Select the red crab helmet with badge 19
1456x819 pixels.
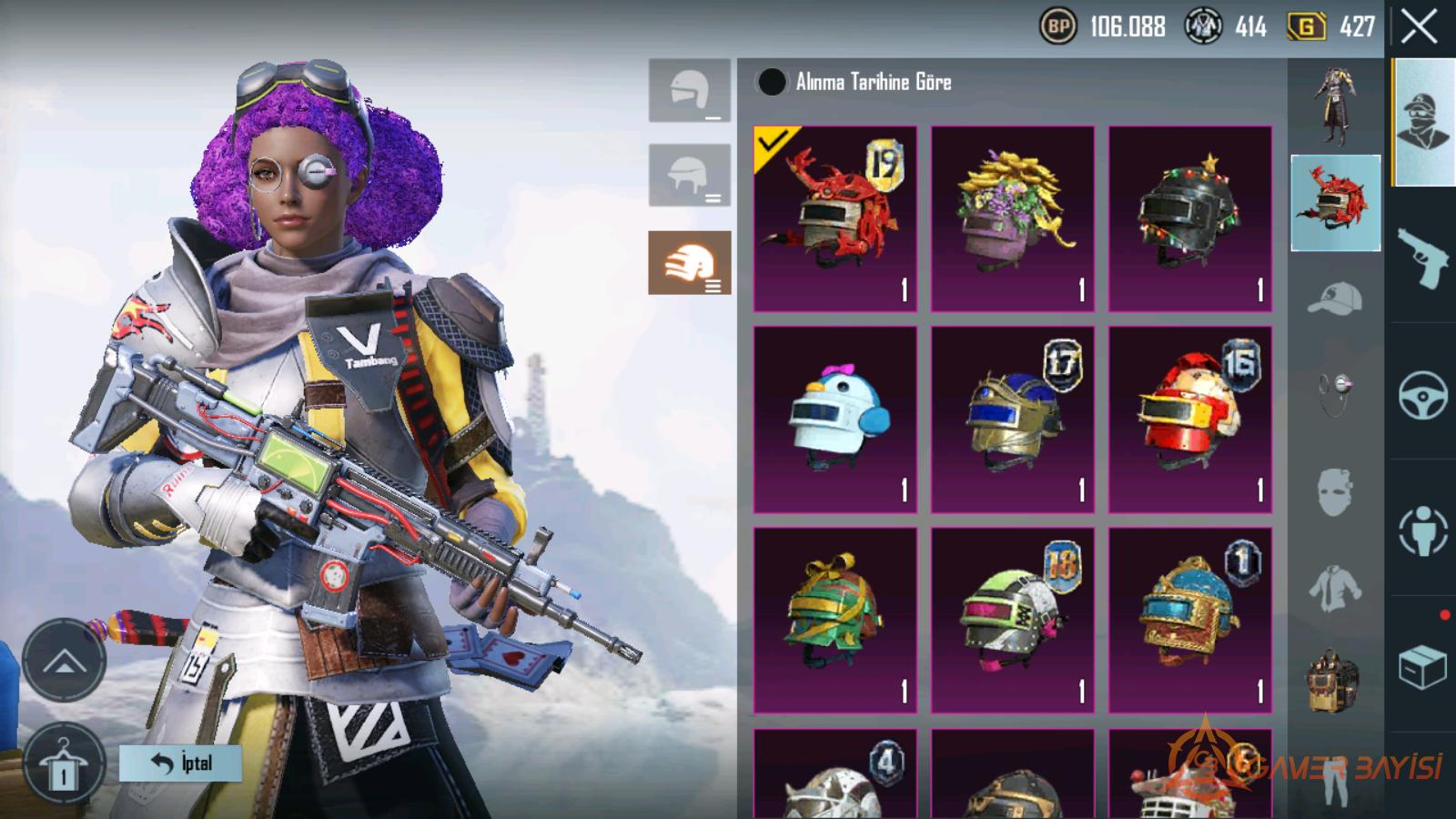pos(835,219)
